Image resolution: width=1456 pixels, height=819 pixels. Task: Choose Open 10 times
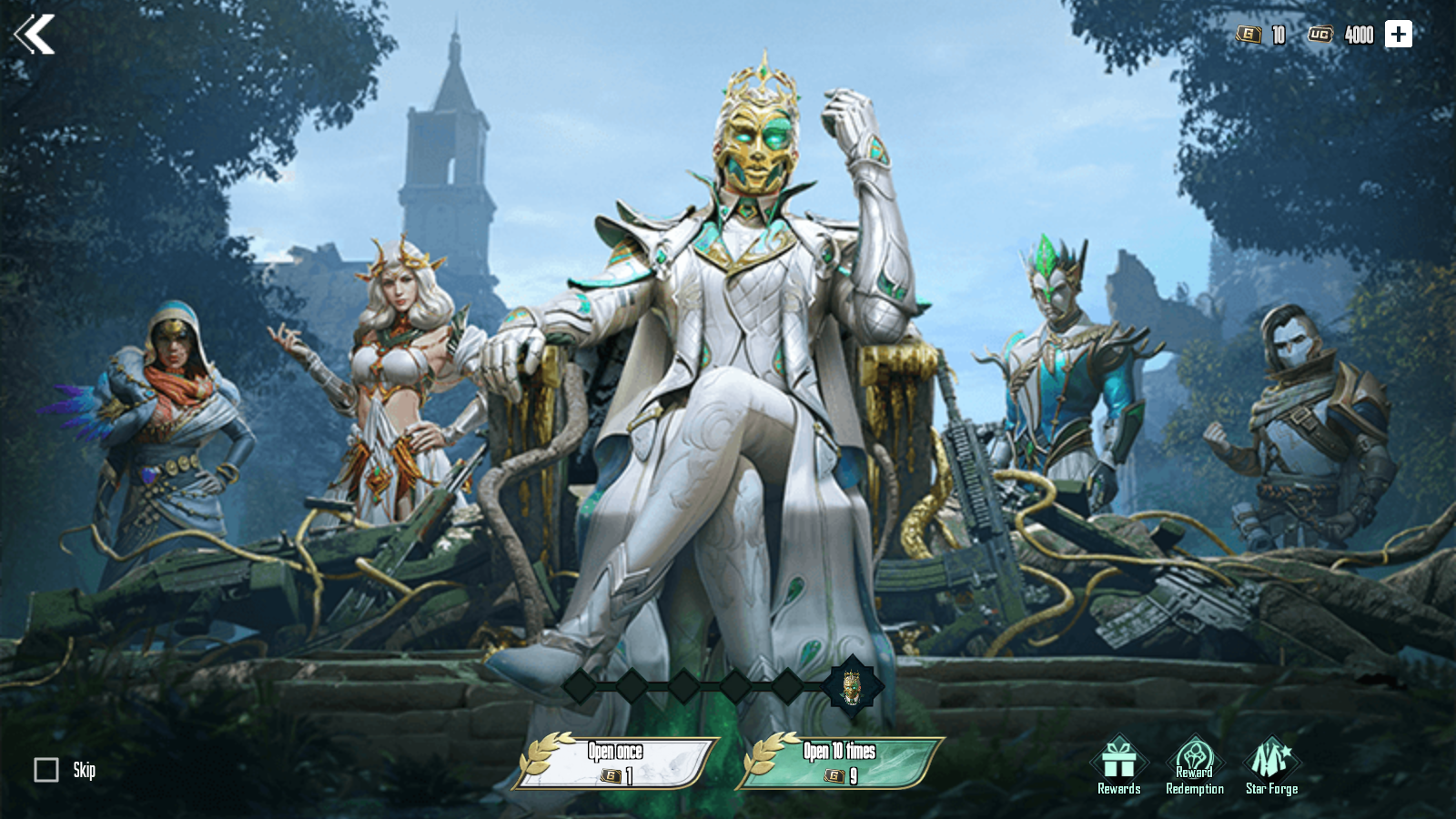click(x=840, y=763)
